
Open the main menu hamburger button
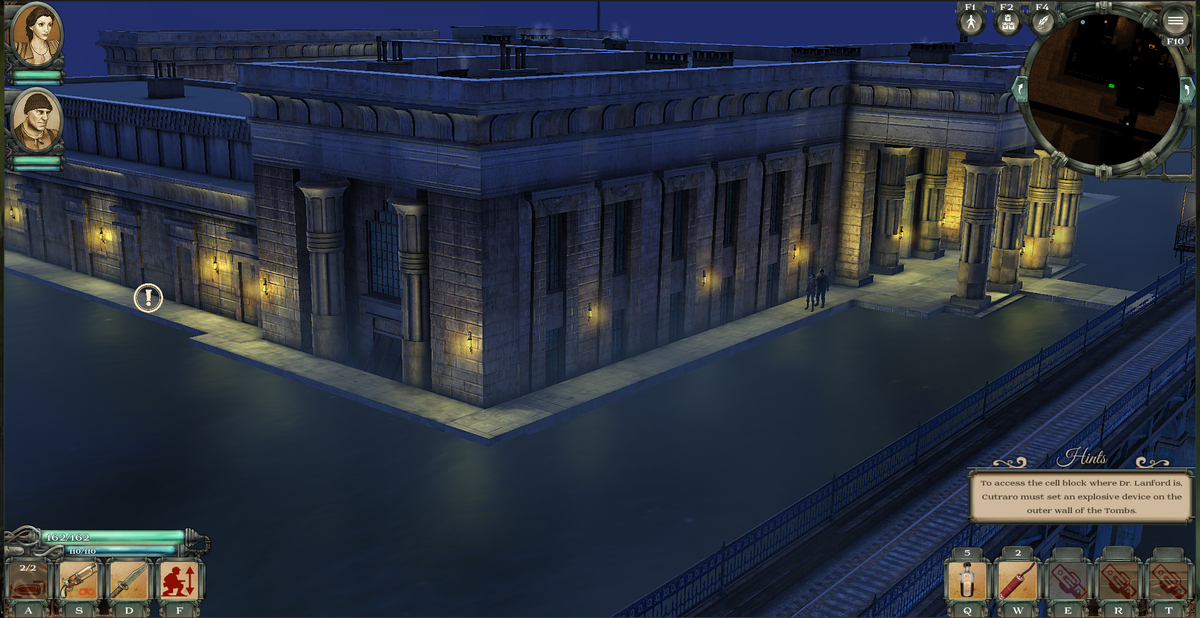coord(1174,21)
